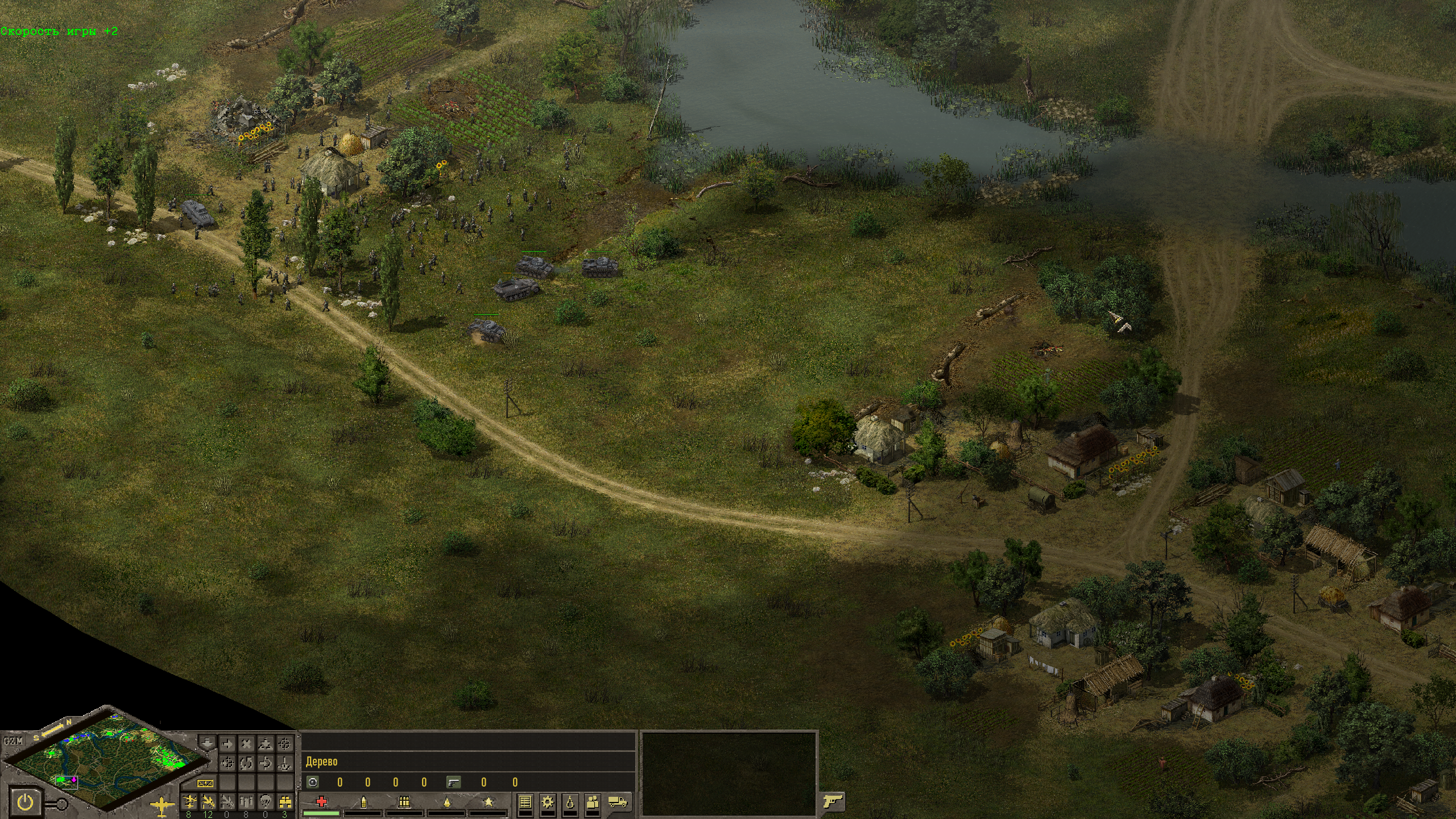Open the yellow plane aviation panel
1456x819 pixels.
click(x=163, y=804)
